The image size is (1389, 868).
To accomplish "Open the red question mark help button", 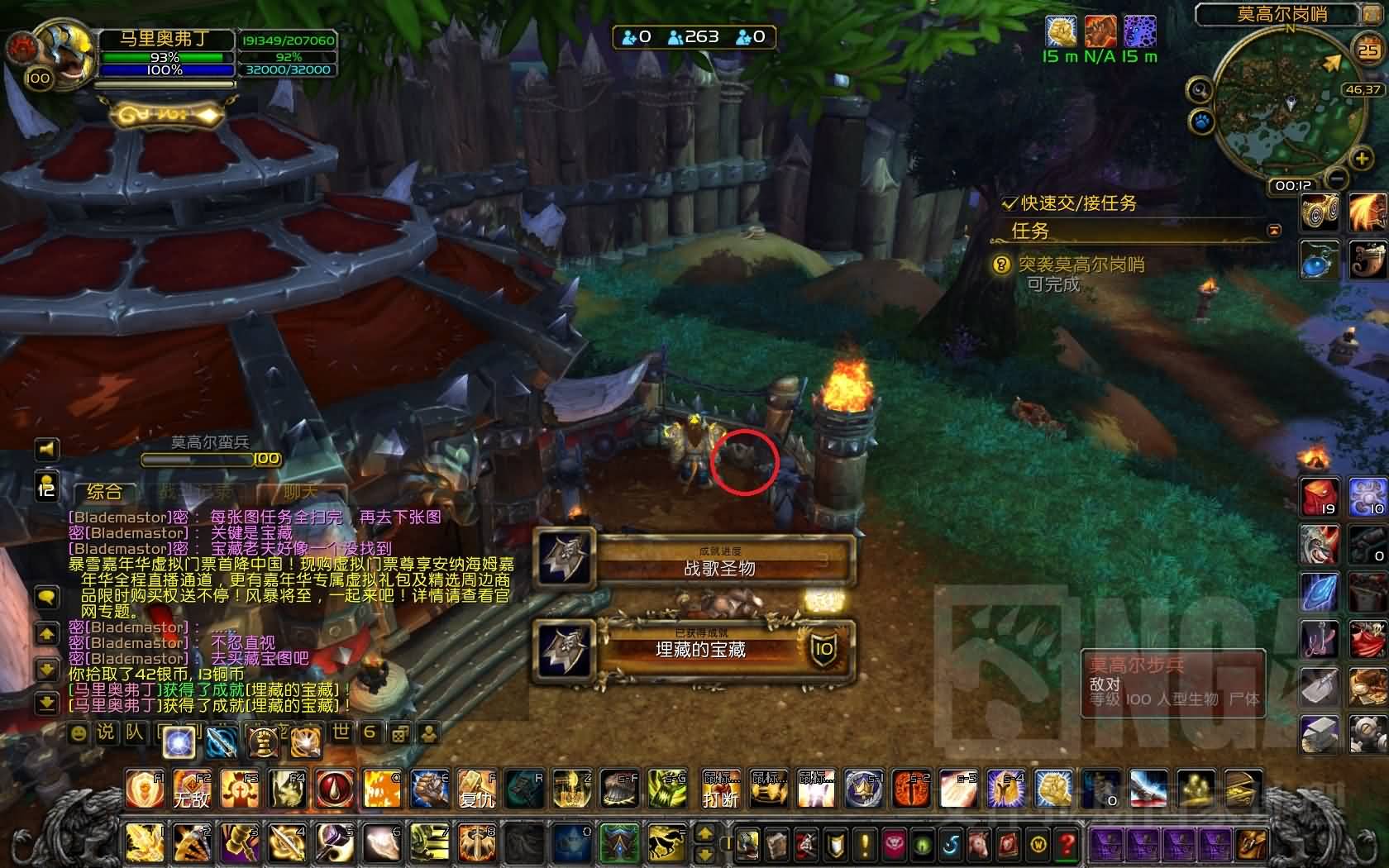I will click(1067, 844).
